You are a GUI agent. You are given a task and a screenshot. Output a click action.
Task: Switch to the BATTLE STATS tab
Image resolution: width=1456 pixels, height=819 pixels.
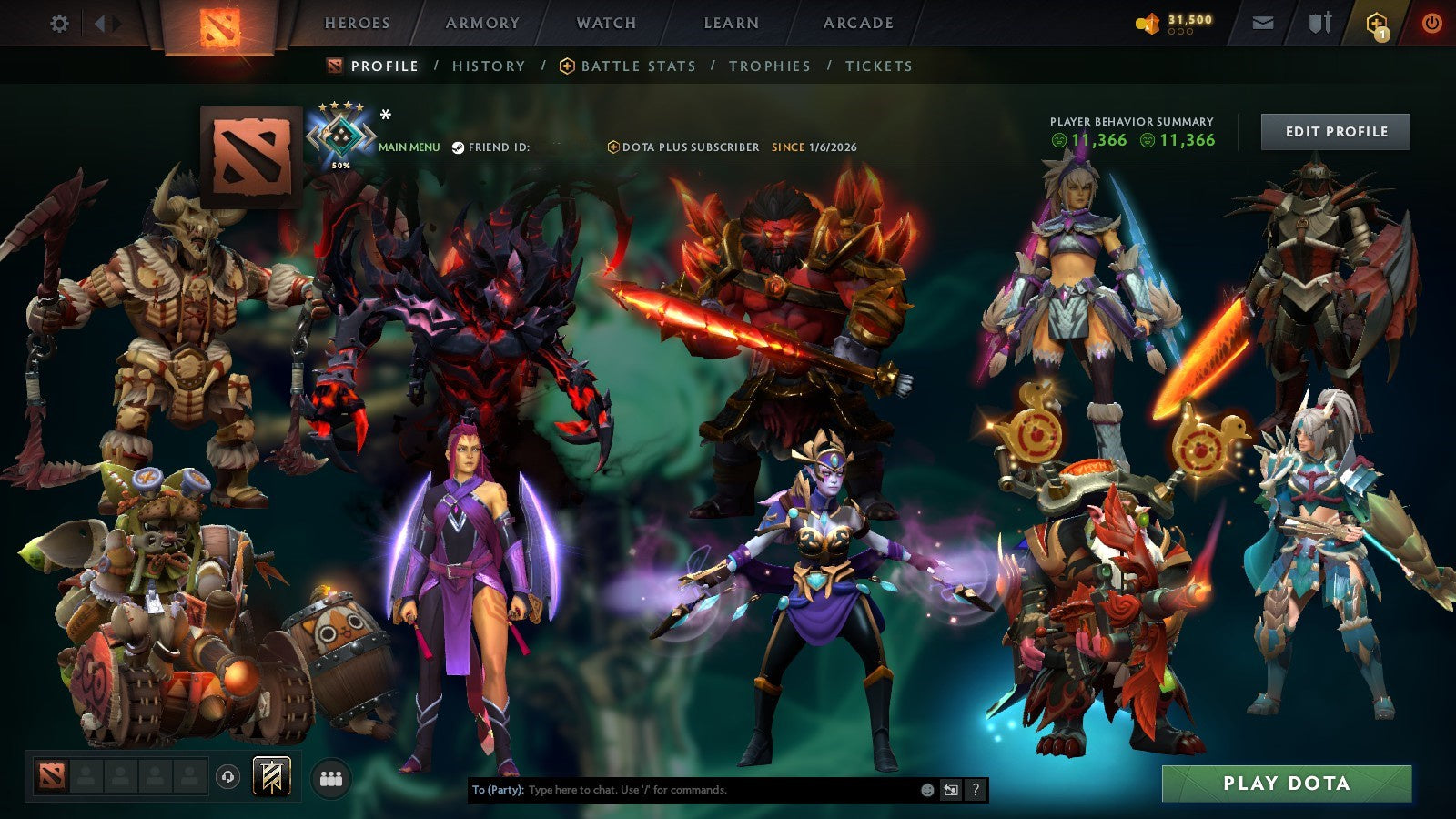point(637,66)
